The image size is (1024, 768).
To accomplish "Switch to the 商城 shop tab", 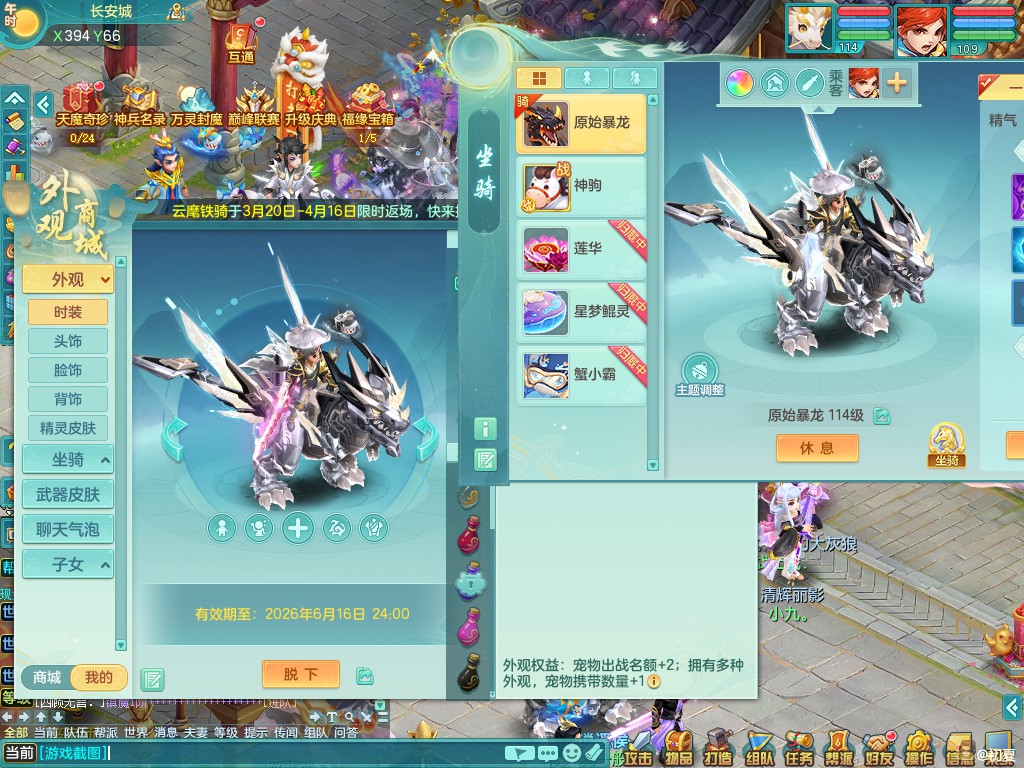I will point(47,678).
